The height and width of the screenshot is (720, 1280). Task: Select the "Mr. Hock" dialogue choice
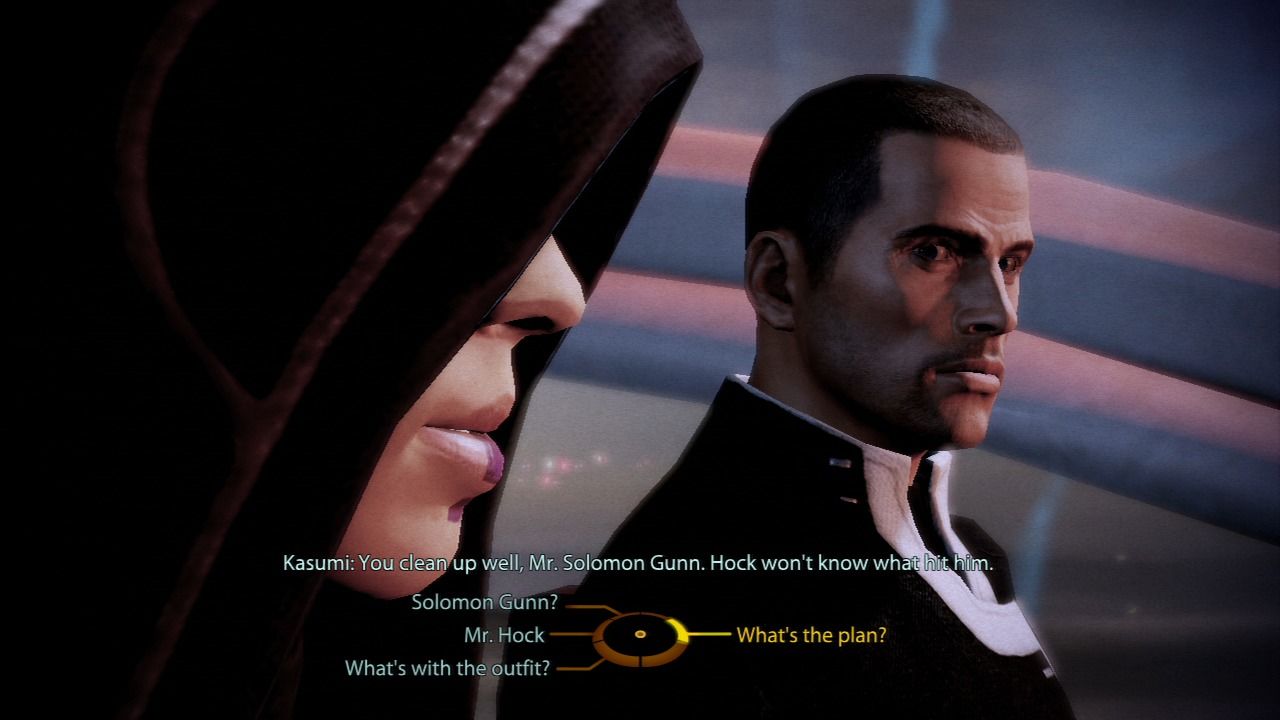click(504, 635)
